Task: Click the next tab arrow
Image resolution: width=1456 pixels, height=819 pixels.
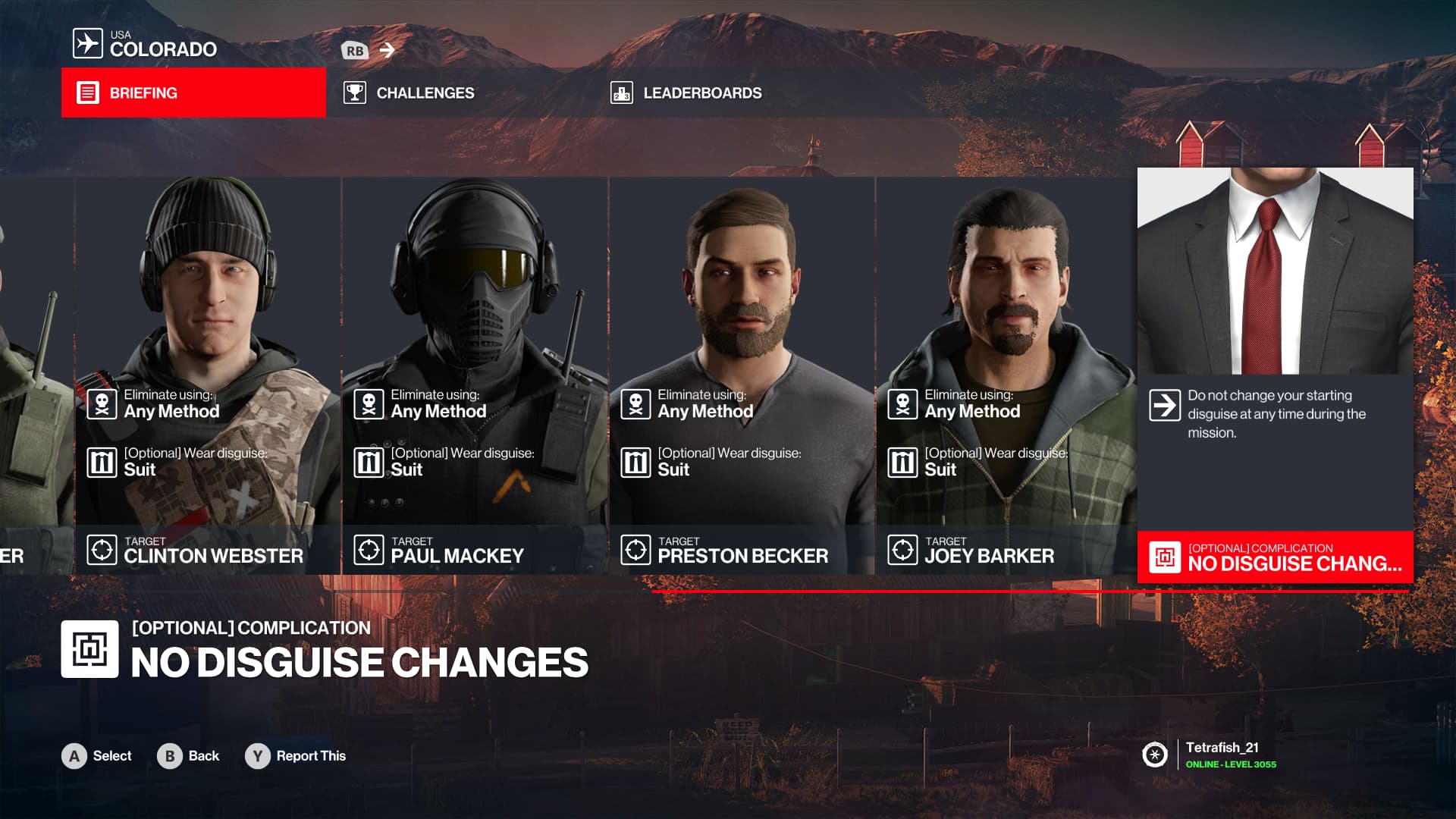Action: (x=388, y=50)
